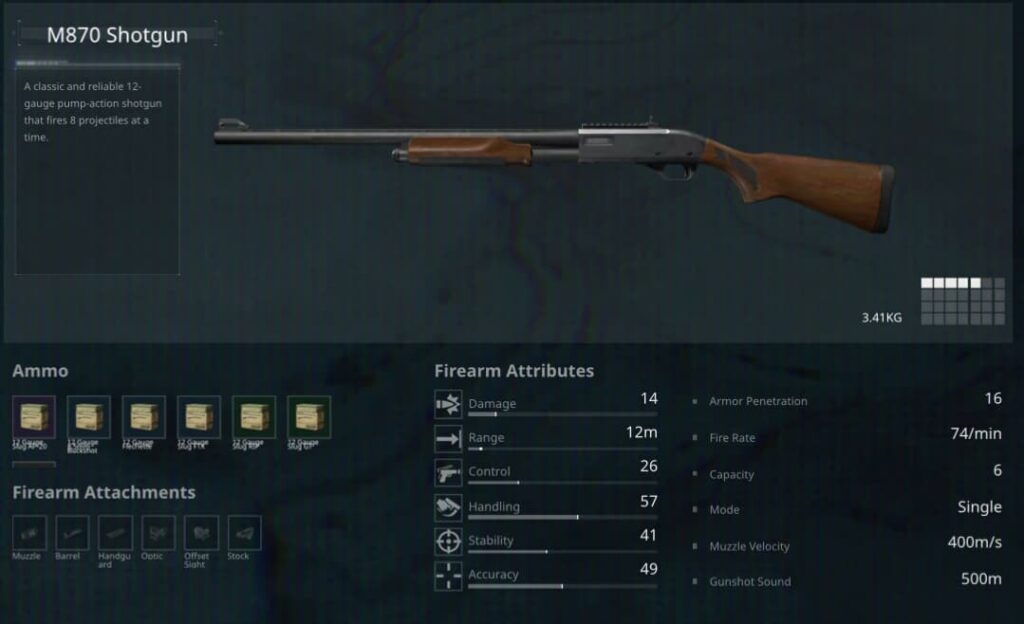Pick the 12 Gauge Flechette ammo
1024x624 pixels.
coord(143,417)
